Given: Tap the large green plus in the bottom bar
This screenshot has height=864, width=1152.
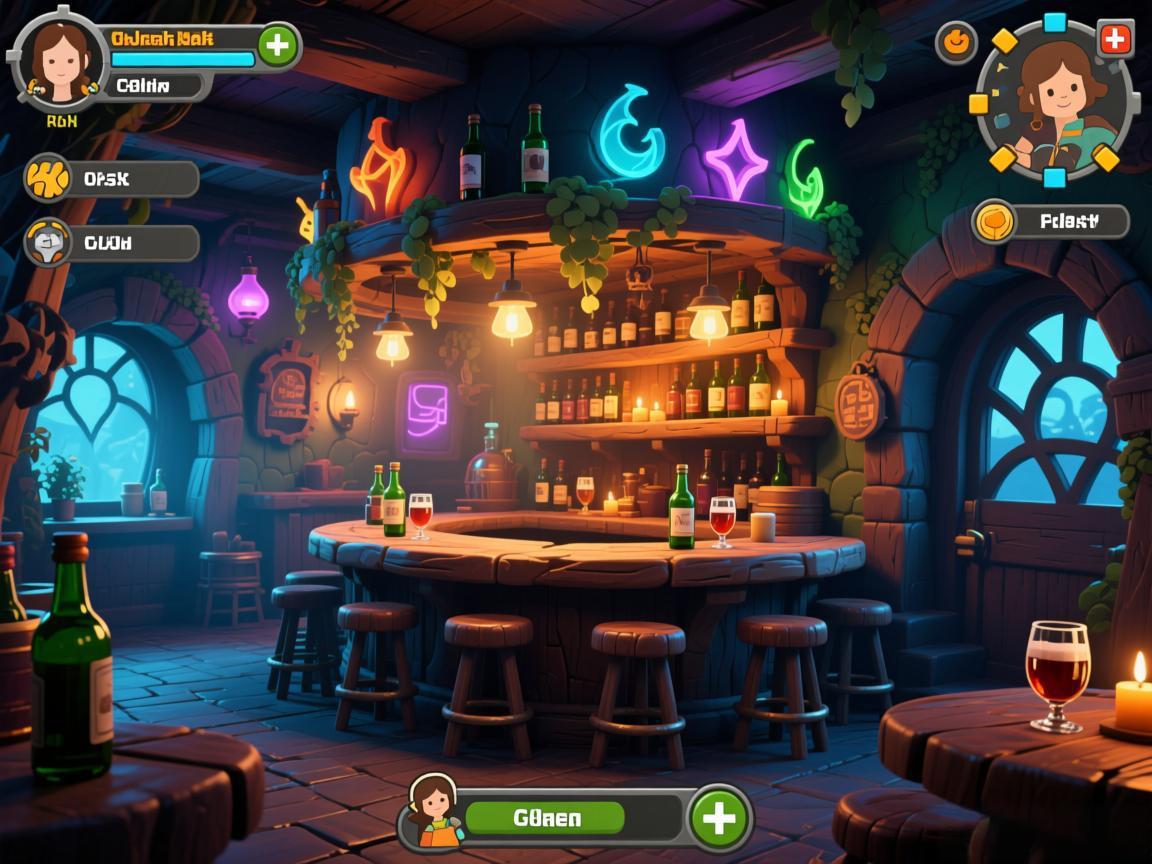Looking at the screenshot, I should point(719,818).
